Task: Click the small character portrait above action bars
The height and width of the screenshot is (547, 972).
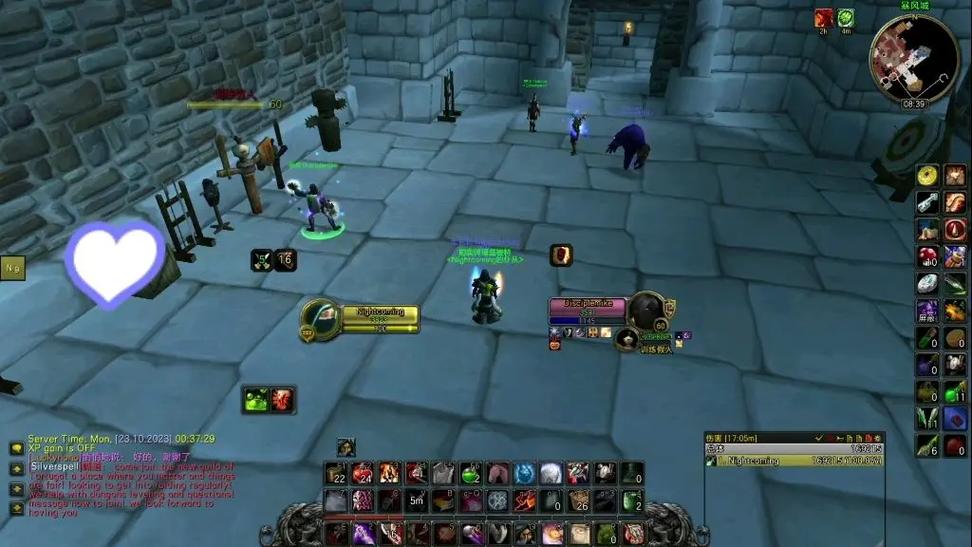Action: pos(346,447)
